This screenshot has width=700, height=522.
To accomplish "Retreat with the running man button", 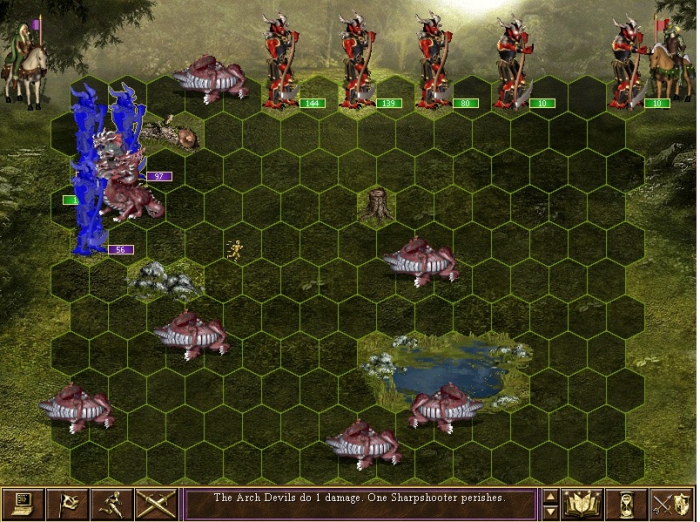I will point(112,503).
